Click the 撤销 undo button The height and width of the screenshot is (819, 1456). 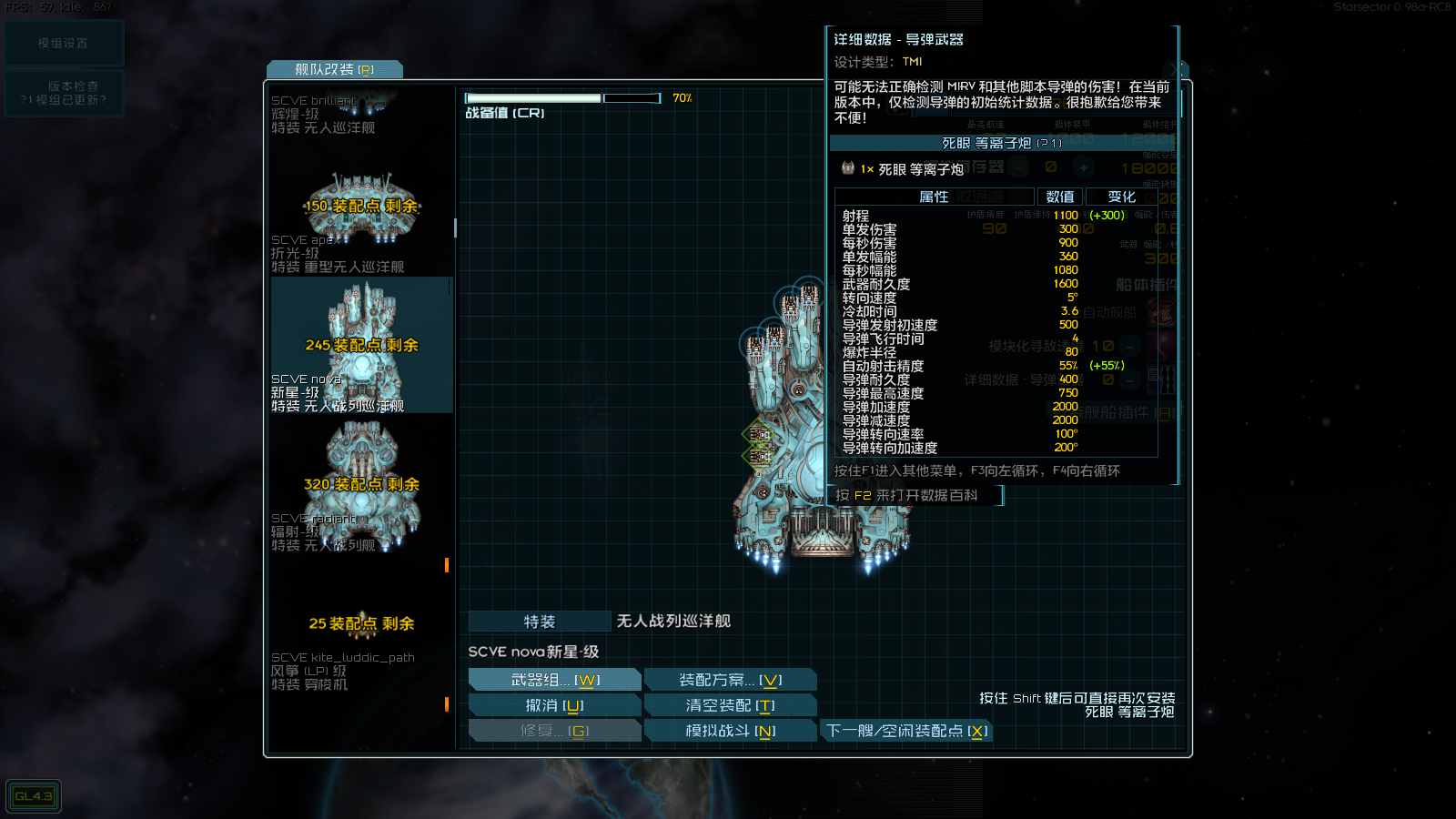(x=553, y=704)
